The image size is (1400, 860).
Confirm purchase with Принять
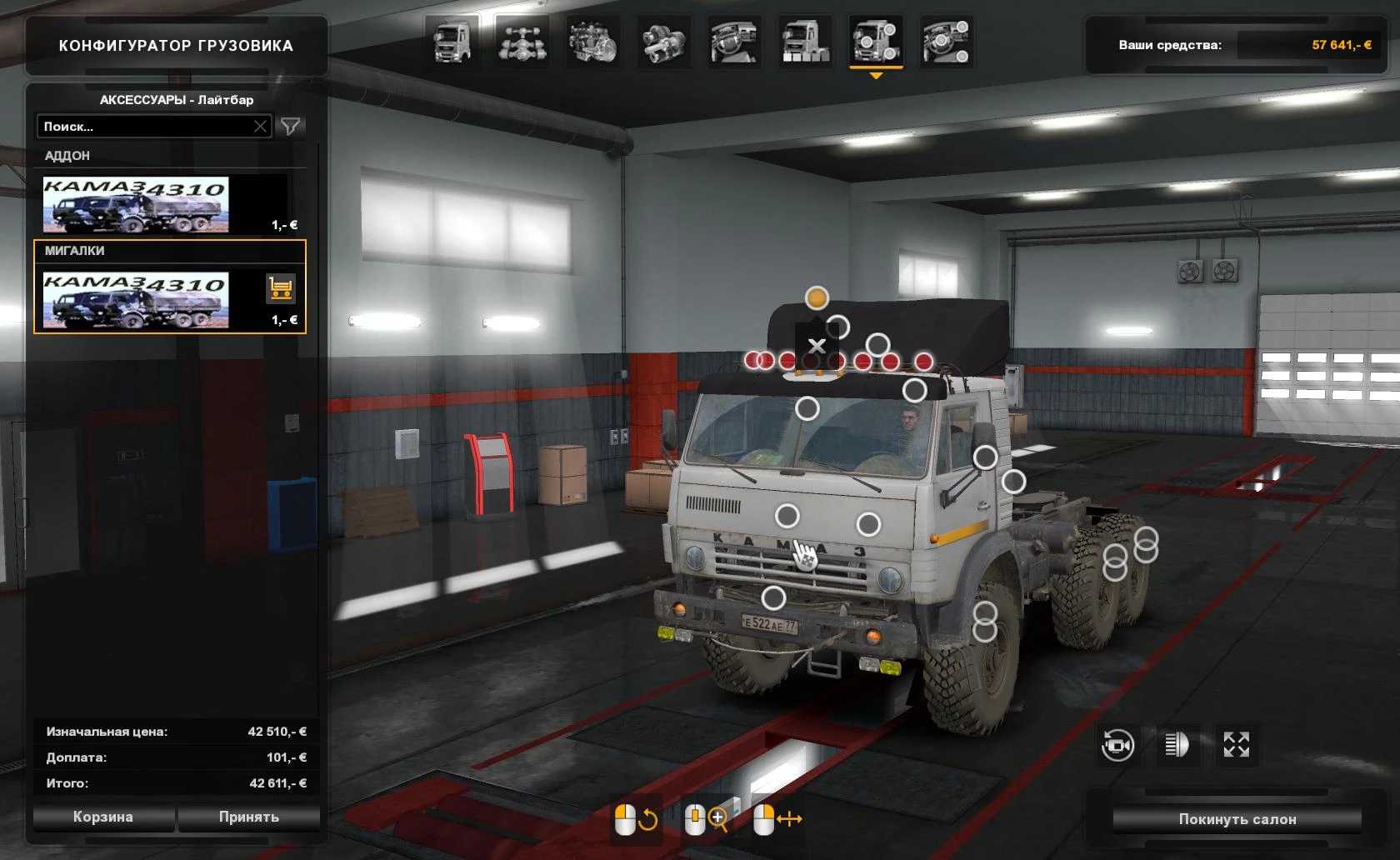click(248, 817)
